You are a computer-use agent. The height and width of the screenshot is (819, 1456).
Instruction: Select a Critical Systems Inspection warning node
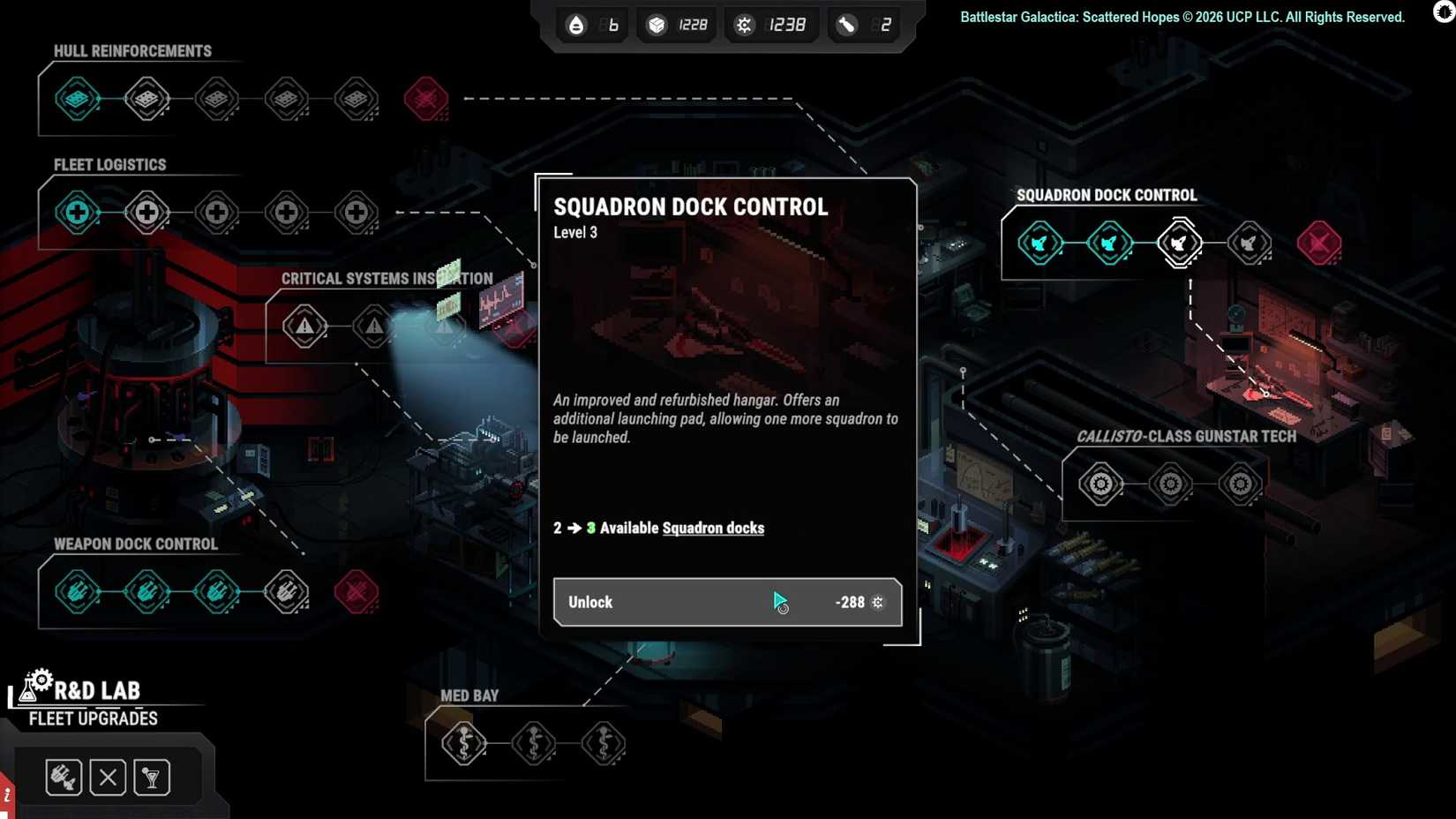pos(304,325)
